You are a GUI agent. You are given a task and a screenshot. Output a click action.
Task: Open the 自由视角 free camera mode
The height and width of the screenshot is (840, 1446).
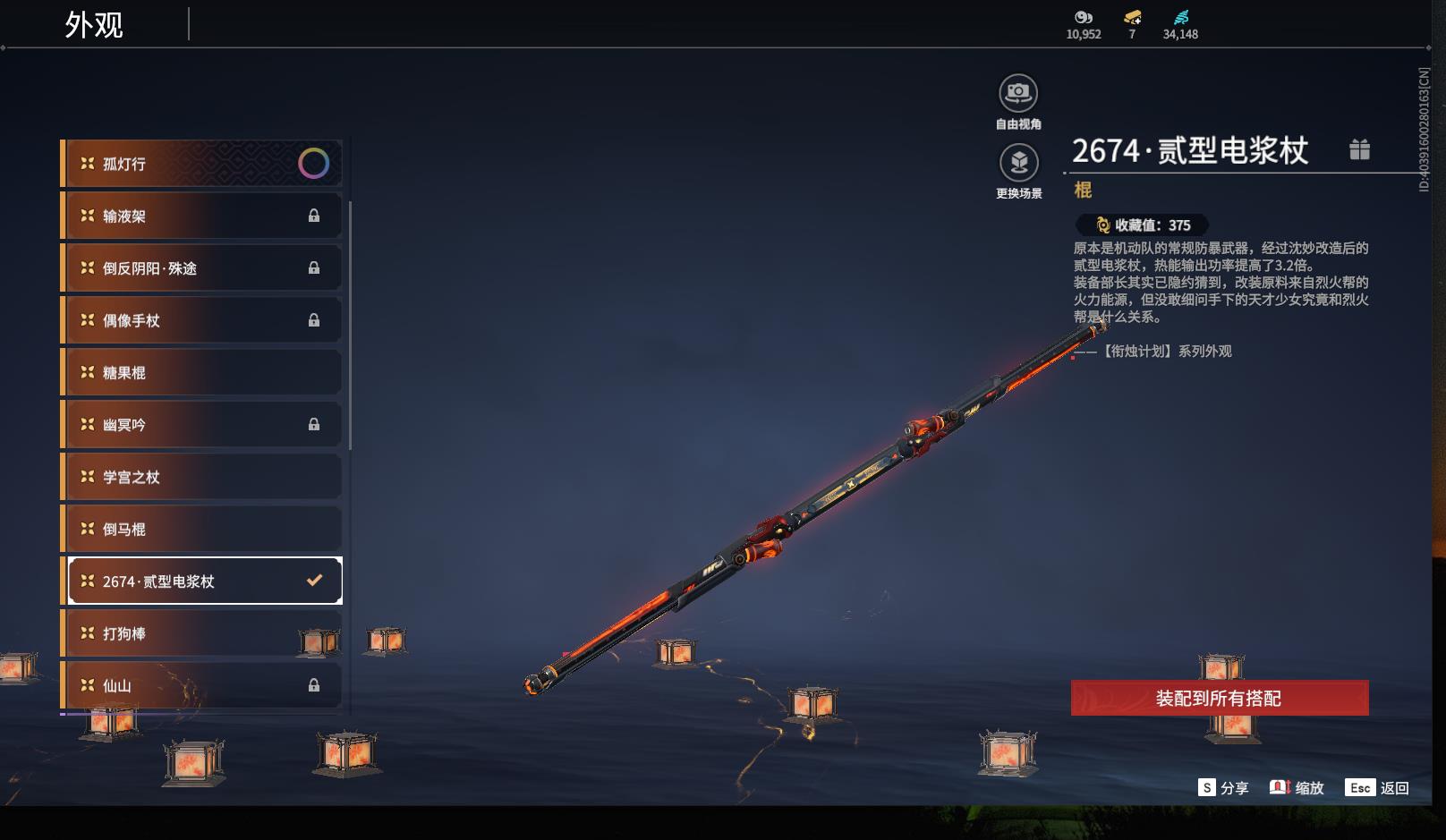[1018, 93]
